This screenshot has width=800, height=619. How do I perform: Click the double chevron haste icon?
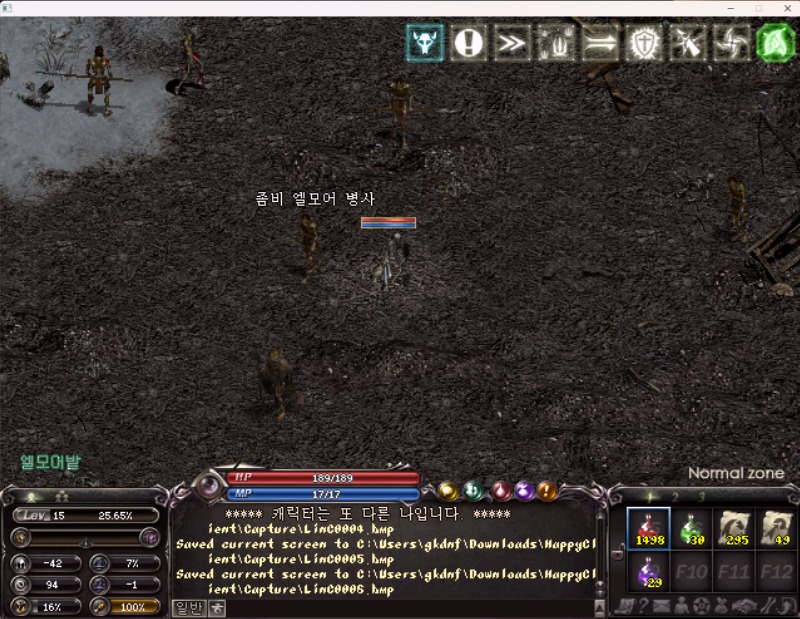pyautogui.click(x=511, y=43)
